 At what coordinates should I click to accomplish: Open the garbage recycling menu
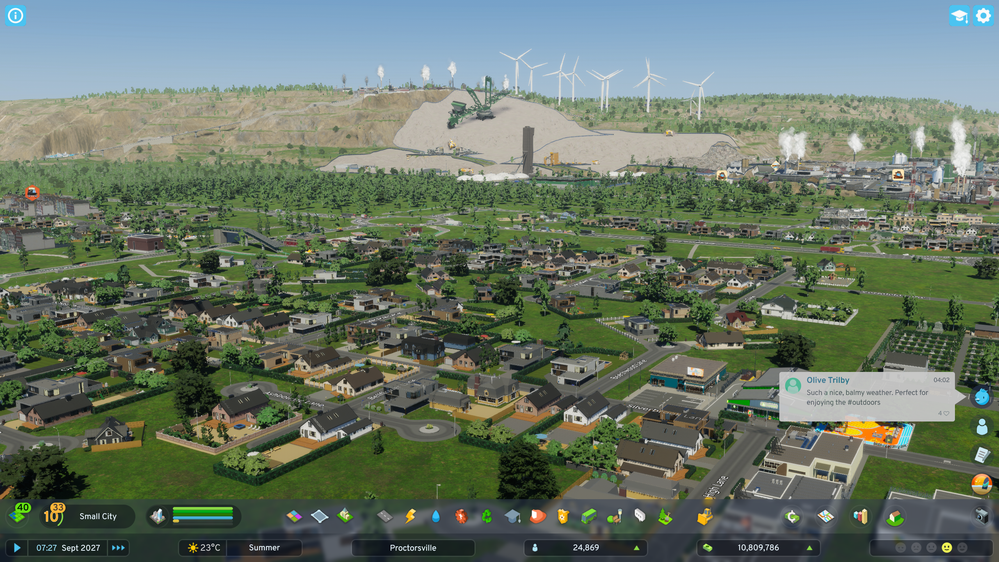pos(487,516)
